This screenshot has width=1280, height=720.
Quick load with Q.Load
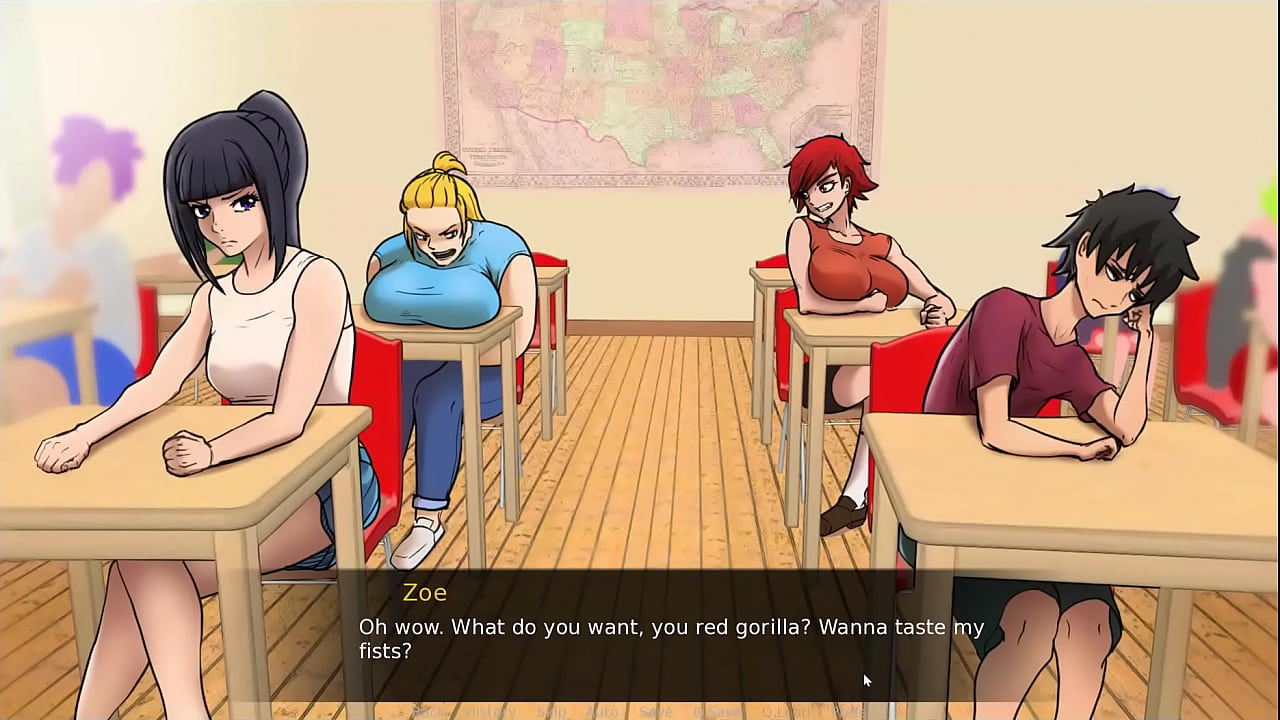click(x=785, y=712)
